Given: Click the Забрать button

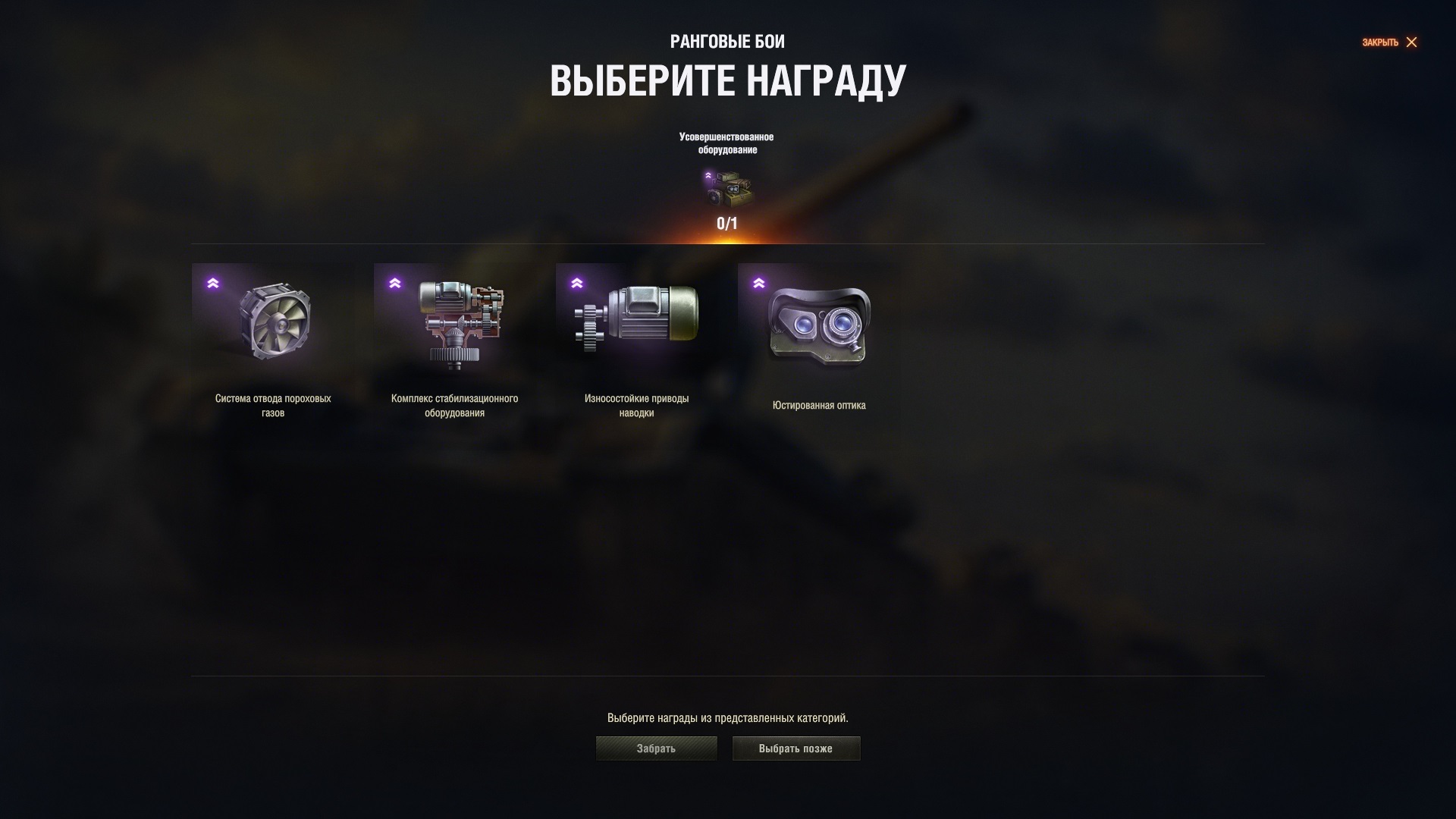Looking at the screenshot, I should (x=656, y=748).
